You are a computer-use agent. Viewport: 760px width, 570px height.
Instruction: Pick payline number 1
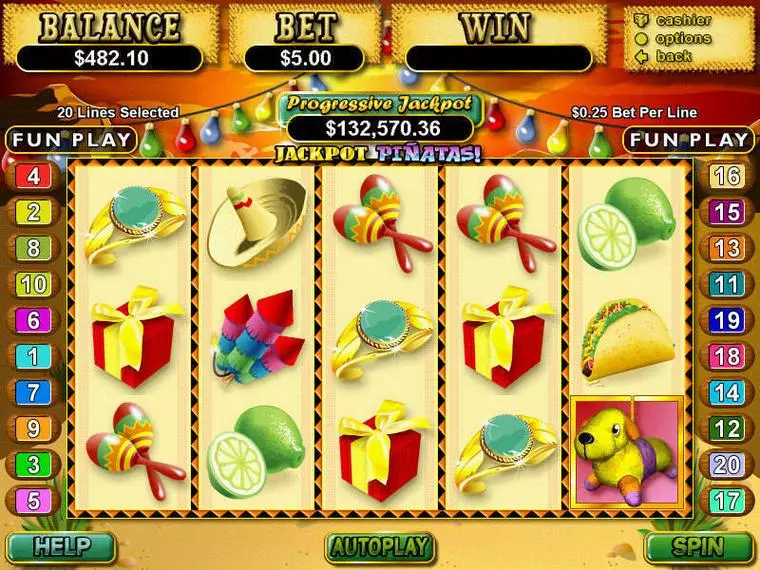point(33,357)
